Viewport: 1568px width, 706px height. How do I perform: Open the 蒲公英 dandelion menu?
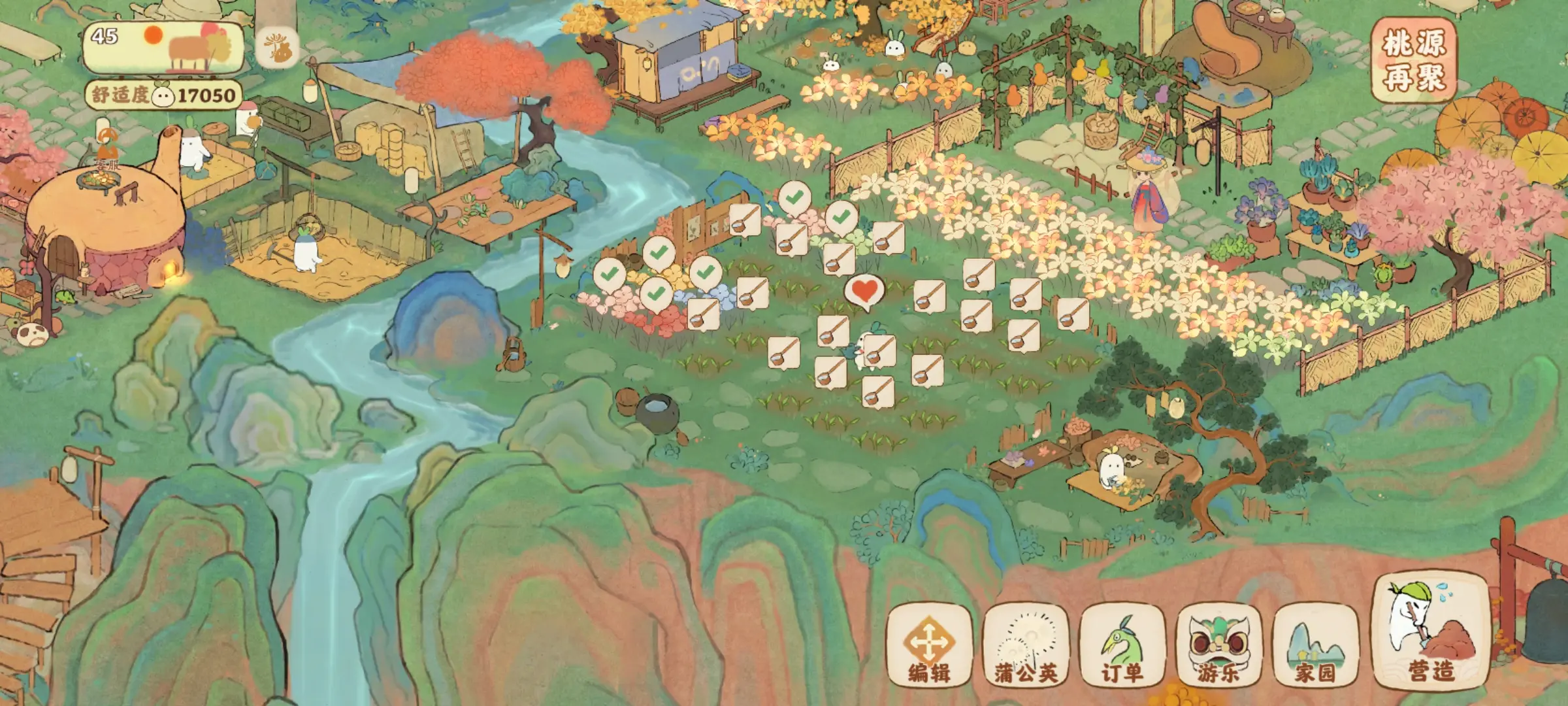(x=1026, y=646)
